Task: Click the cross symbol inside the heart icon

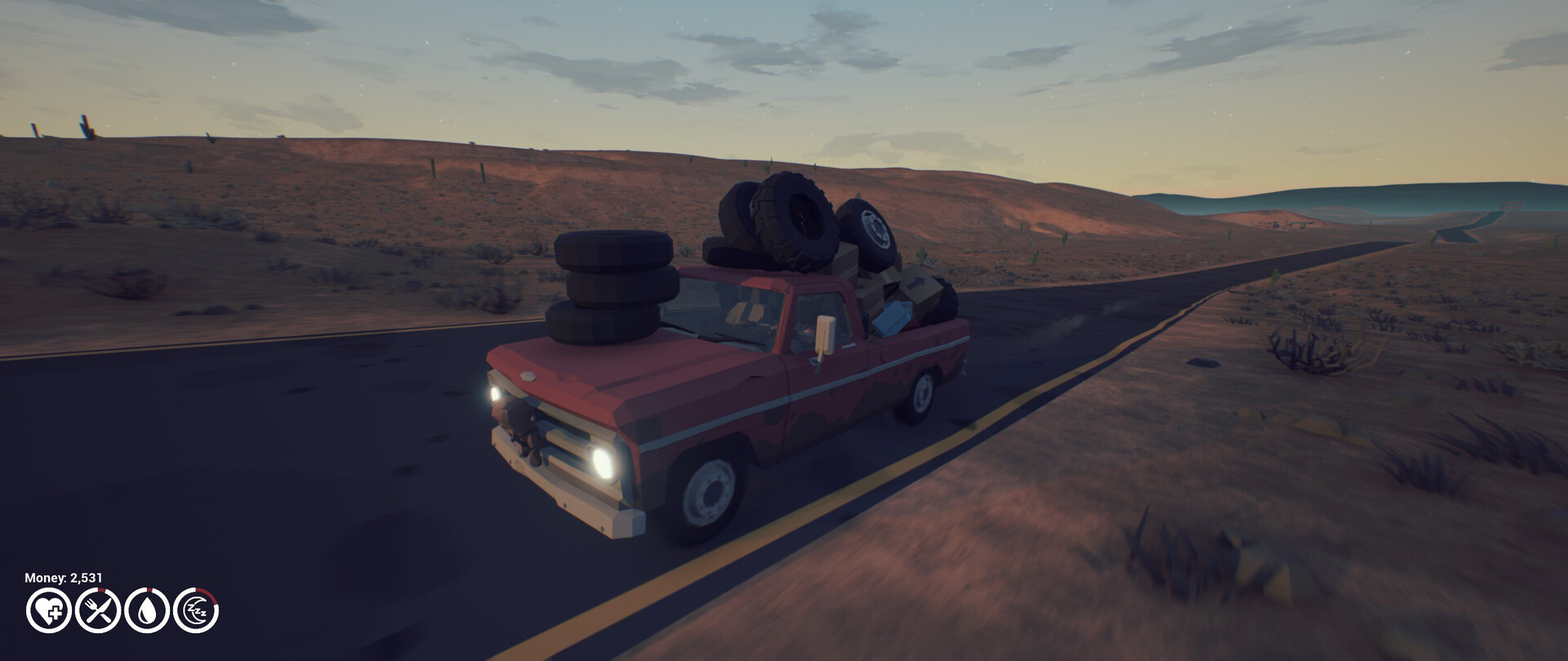Action: point(56,613)
